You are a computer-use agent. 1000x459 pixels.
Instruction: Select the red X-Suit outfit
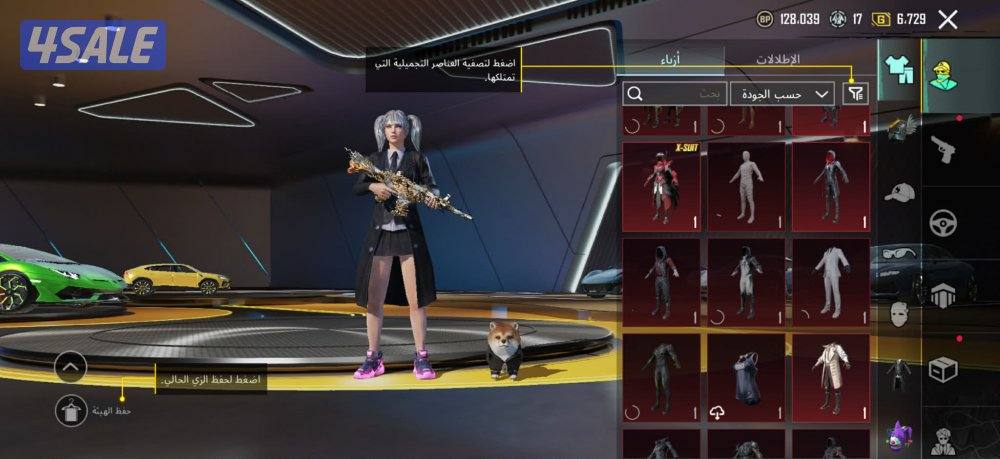coord(661,187)
